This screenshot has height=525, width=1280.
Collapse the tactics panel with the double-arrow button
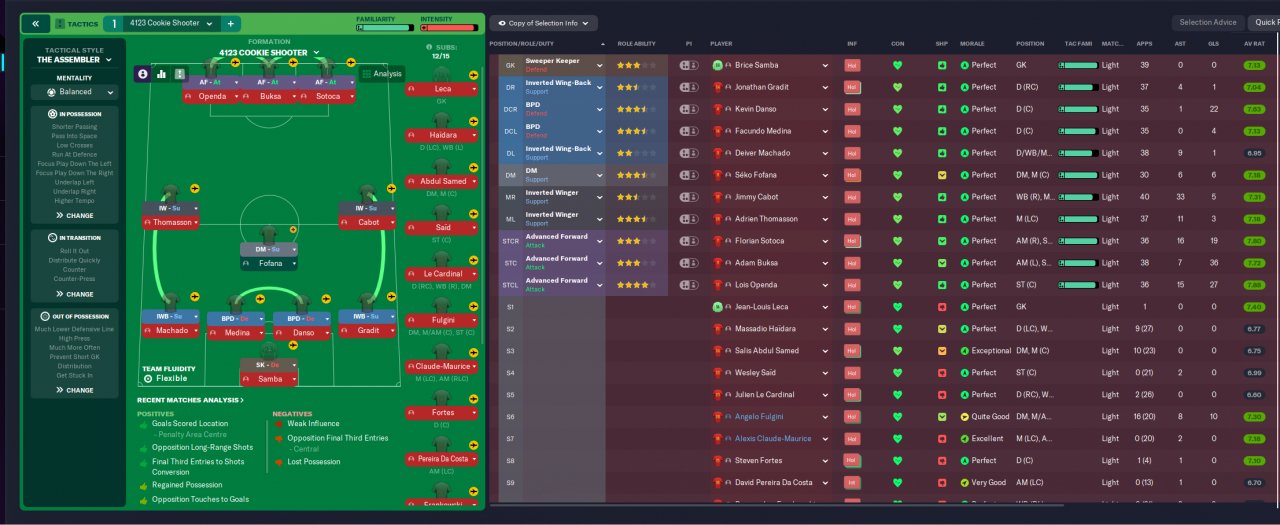coord(36,23)
